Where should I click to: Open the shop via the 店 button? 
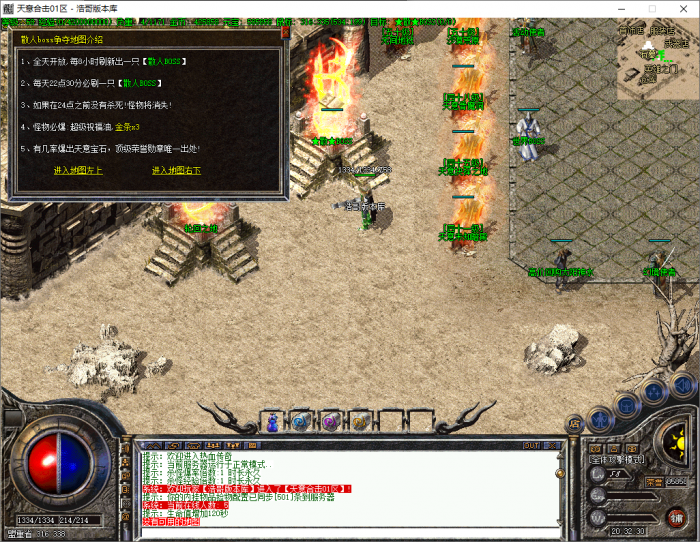click(575, 426)
